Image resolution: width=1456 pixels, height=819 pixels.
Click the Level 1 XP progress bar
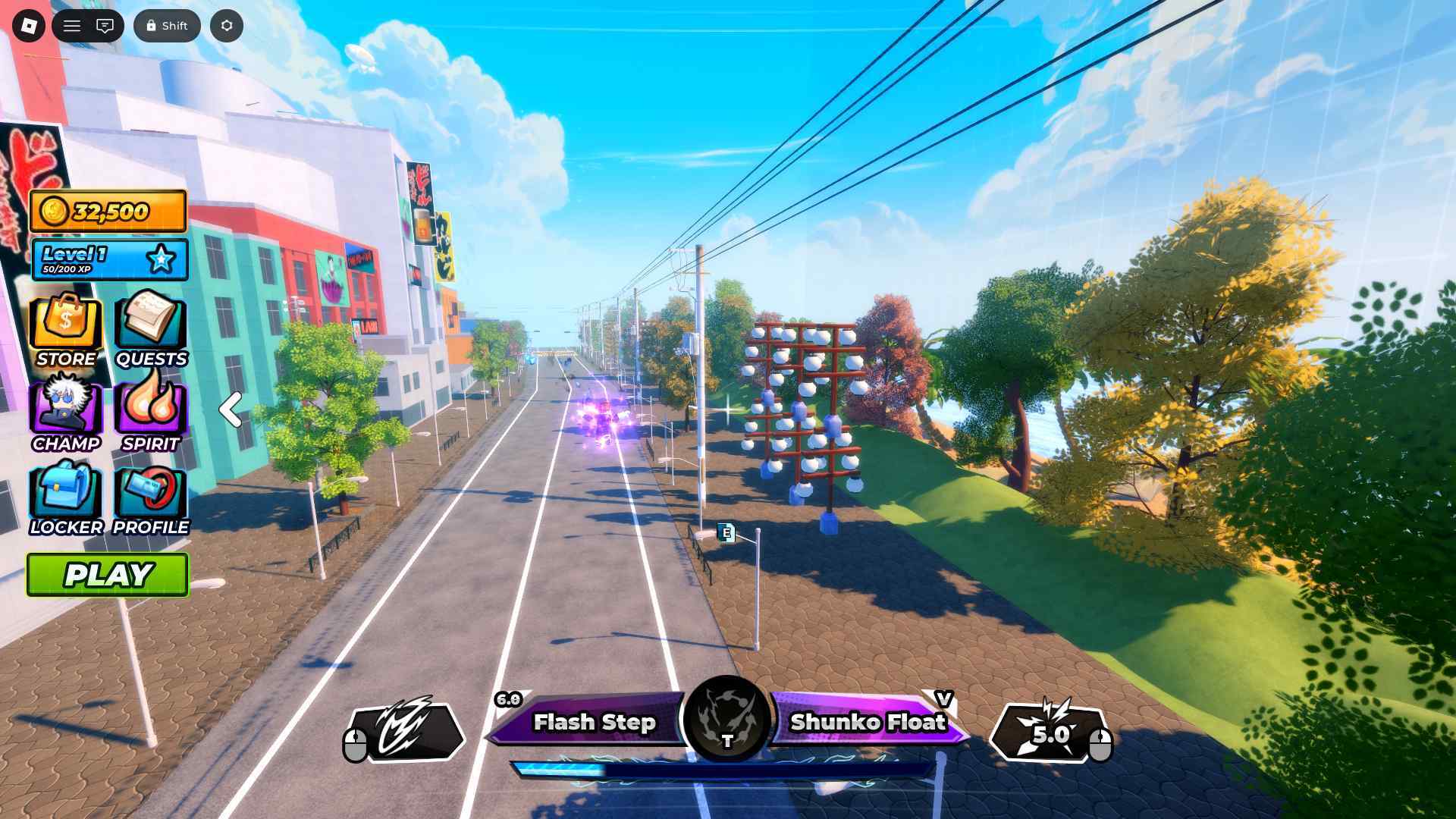110,259
